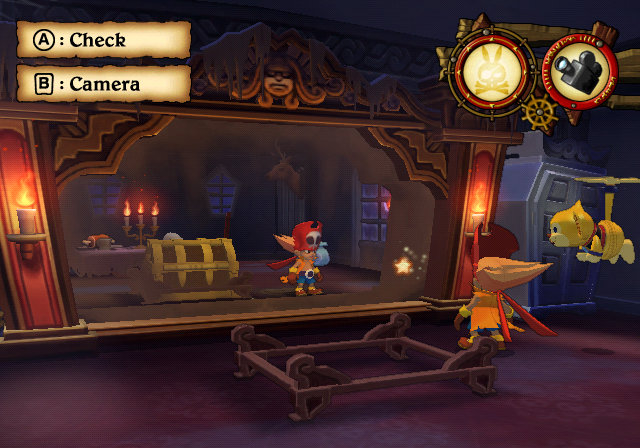Viewport: 640px width, 448px height.
Task: Click the small ship wheel icon
Action: (537, 111)
